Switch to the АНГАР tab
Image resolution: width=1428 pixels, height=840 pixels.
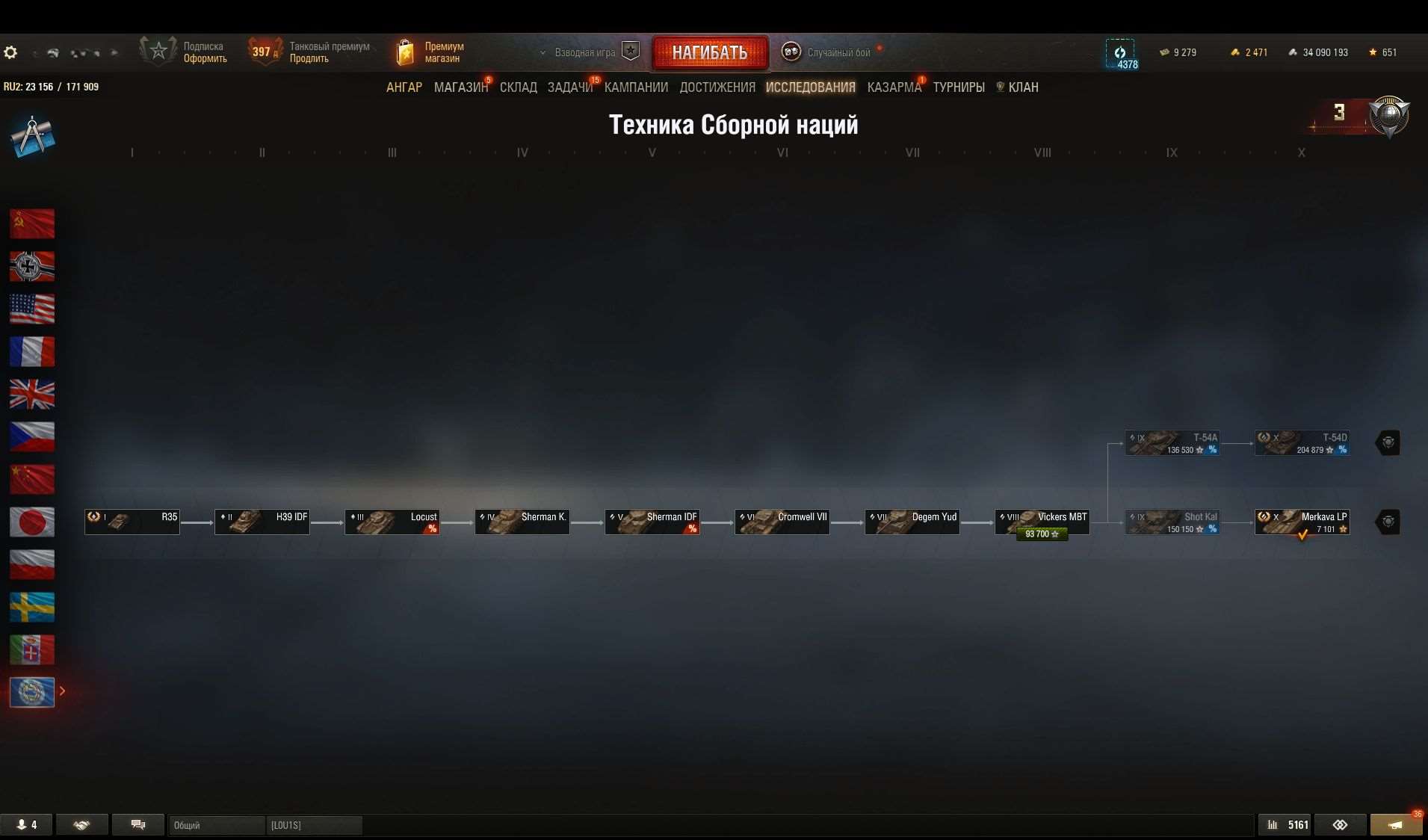[404, 87]
